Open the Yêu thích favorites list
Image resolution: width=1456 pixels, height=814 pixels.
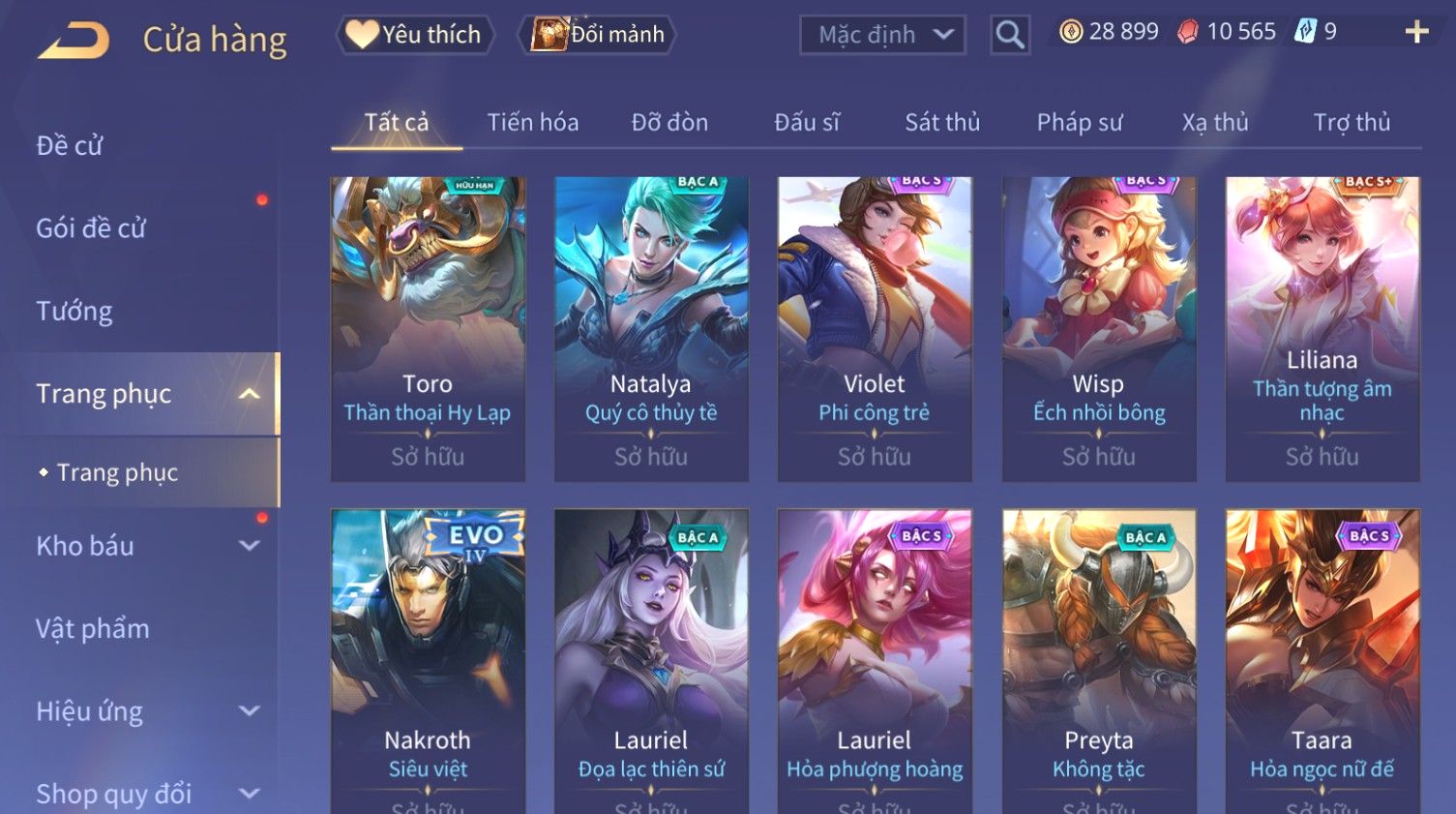(x=415, y=35)
